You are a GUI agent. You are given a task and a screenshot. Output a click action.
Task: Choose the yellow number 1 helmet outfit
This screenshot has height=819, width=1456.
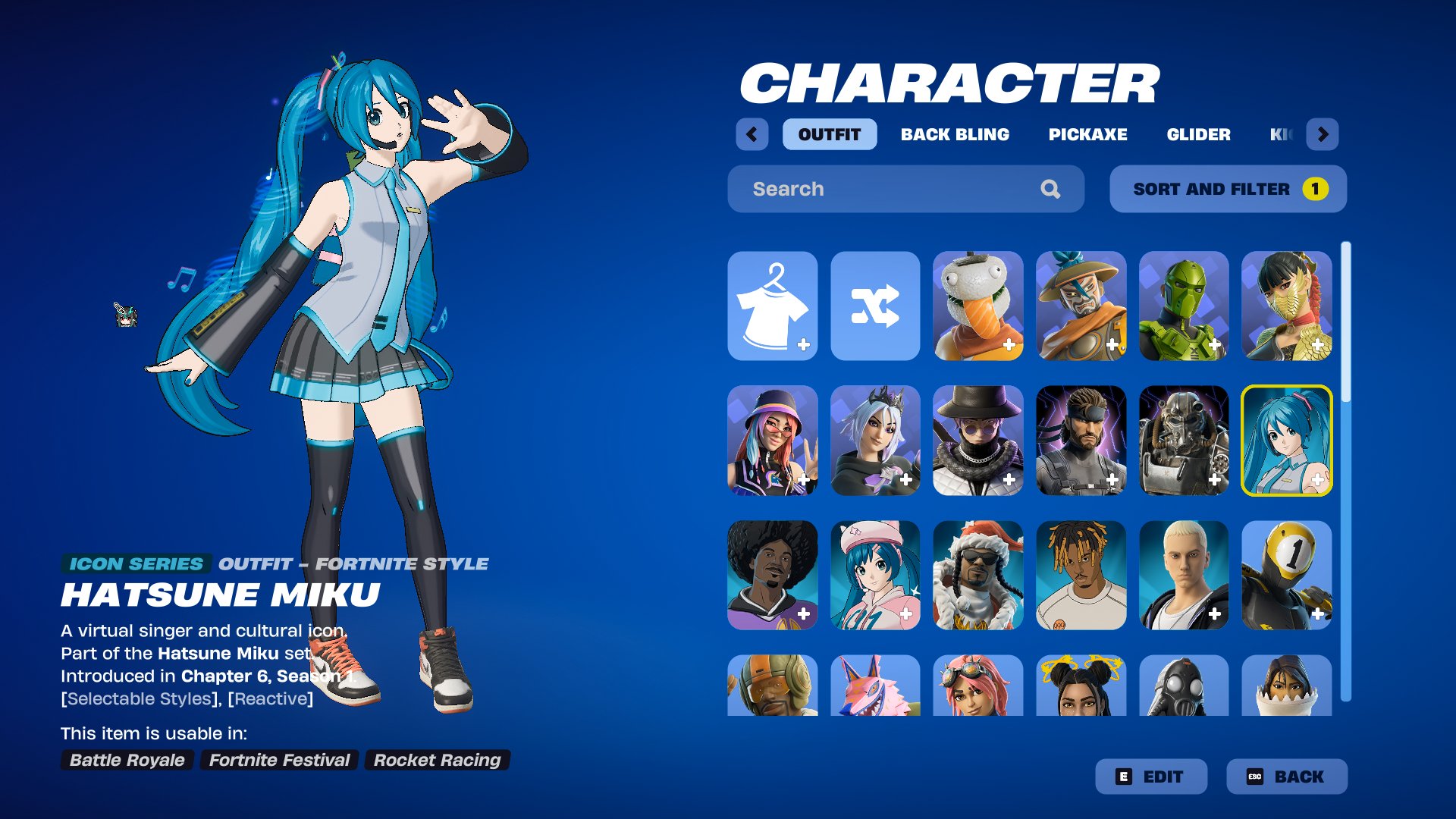1286,575
